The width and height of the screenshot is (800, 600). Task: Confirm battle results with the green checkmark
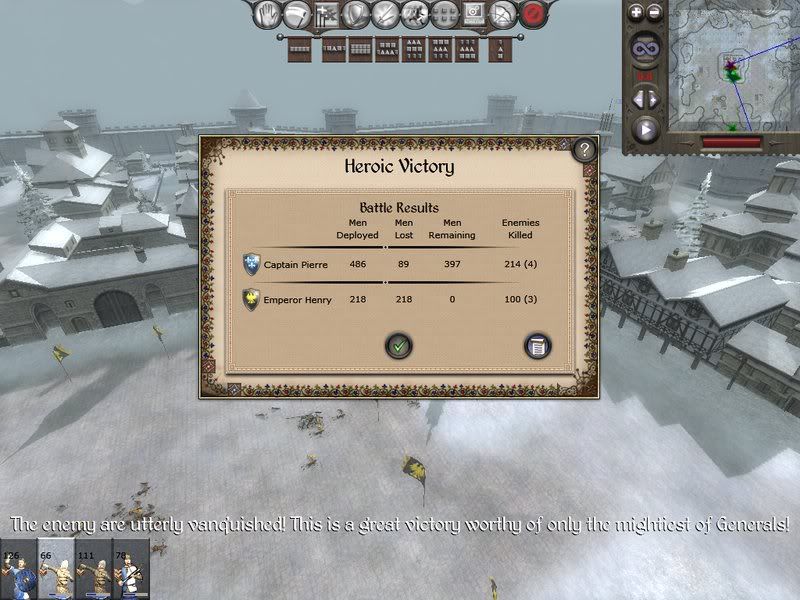click(x=399, y=346)
